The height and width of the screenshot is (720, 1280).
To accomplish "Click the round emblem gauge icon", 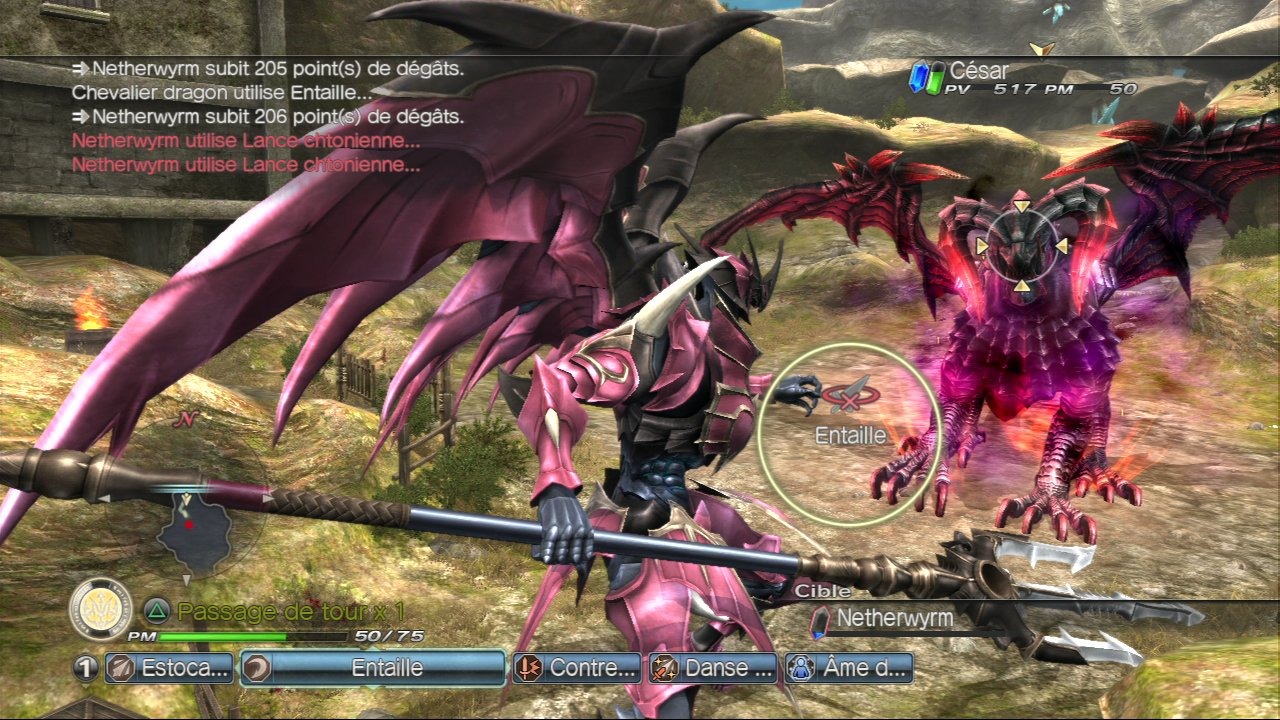I will 101,608.
